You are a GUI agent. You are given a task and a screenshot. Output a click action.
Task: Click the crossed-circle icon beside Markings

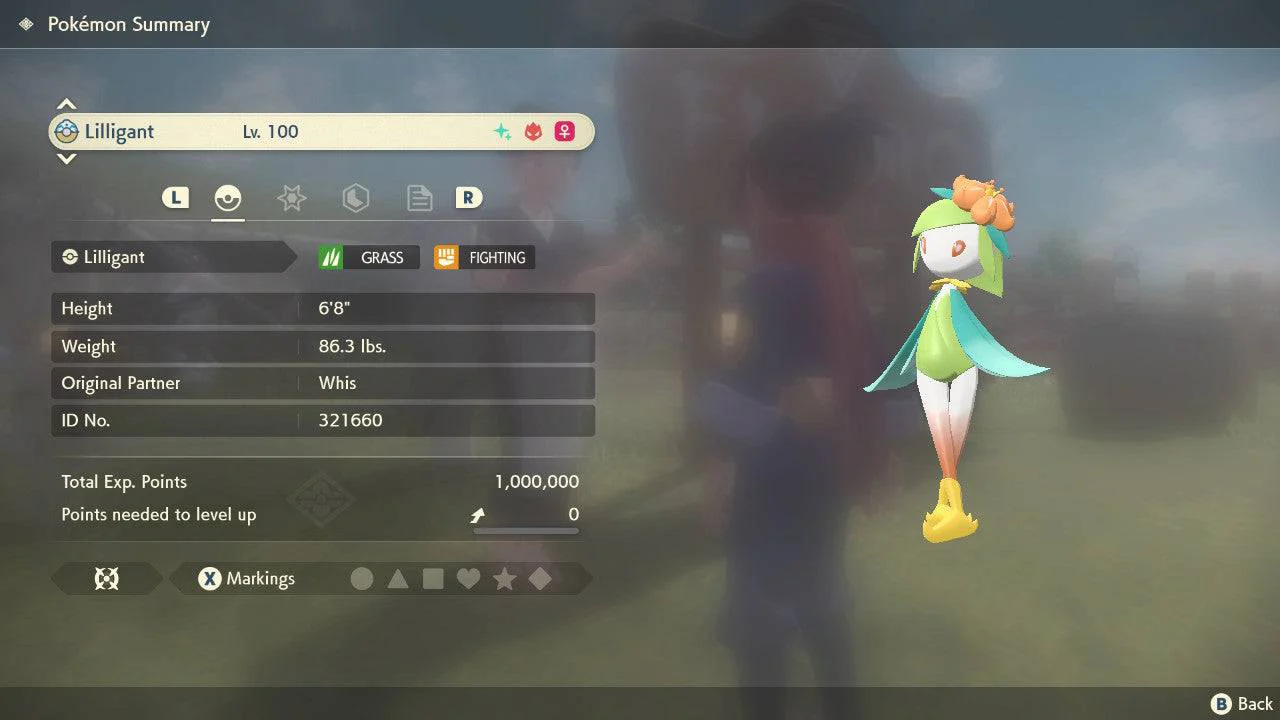point(107,579)
